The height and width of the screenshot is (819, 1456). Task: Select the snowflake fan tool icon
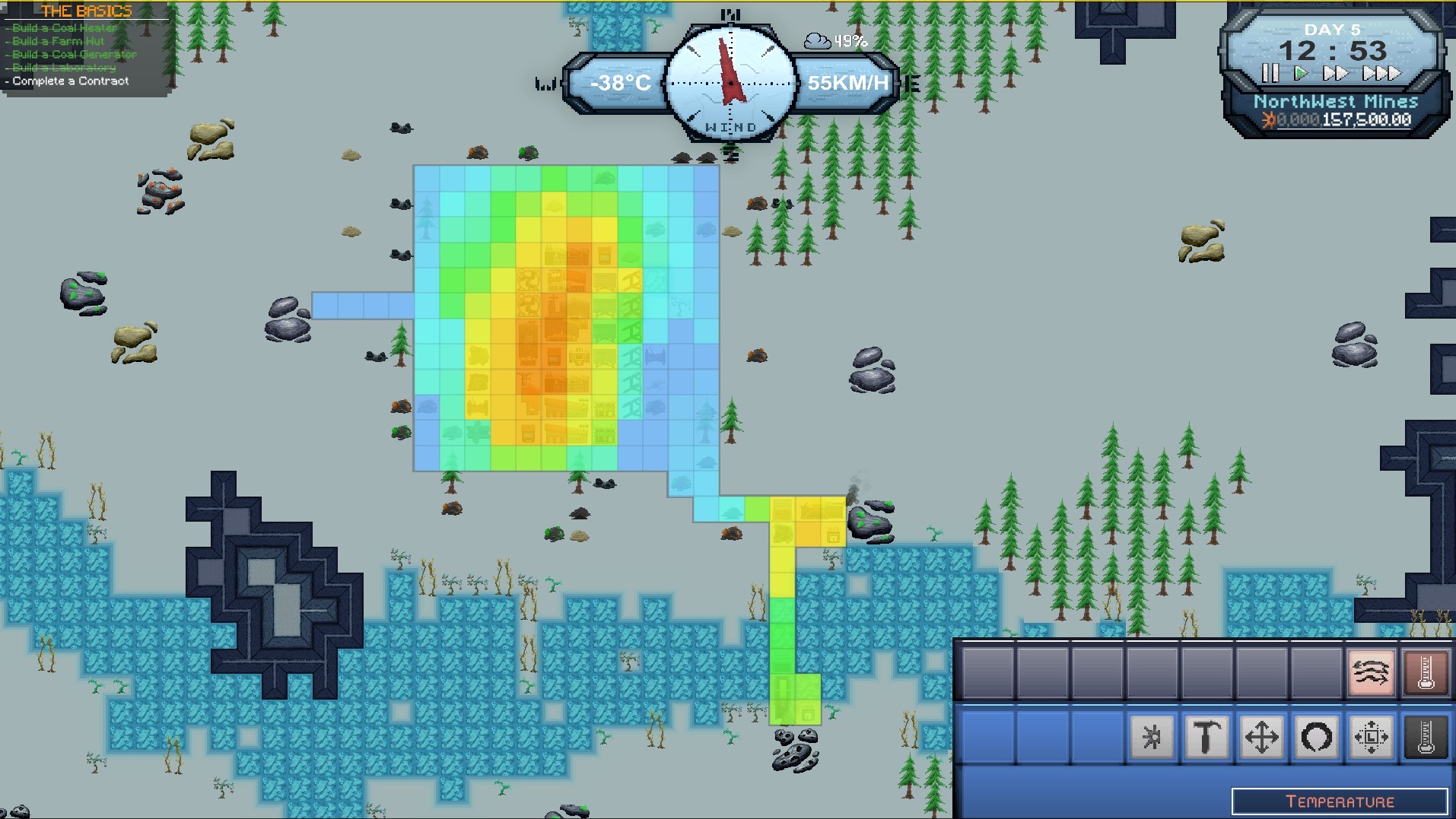(1152, 738)
